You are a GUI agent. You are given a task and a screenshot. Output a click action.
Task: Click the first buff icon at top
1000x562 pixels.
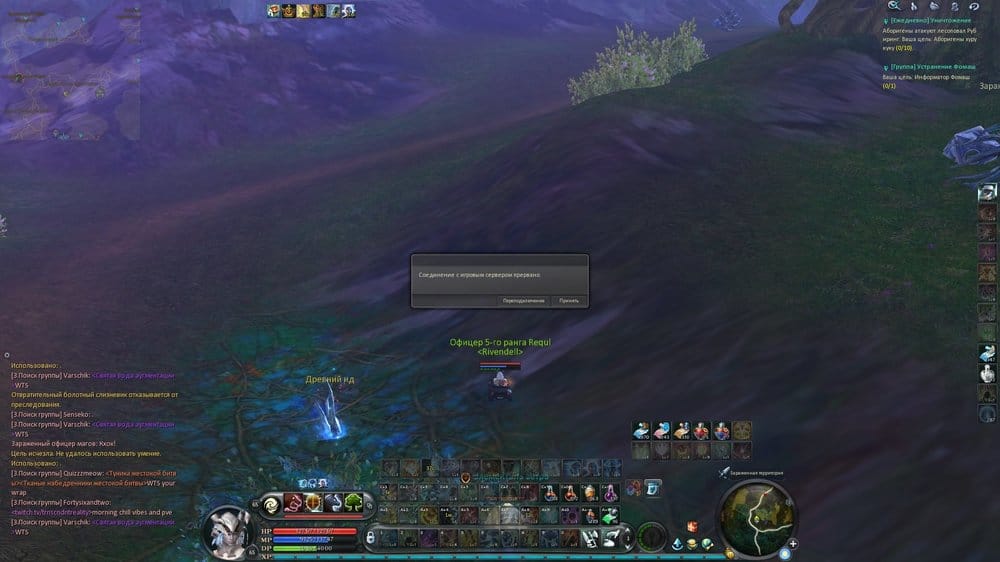click(272, 11)
